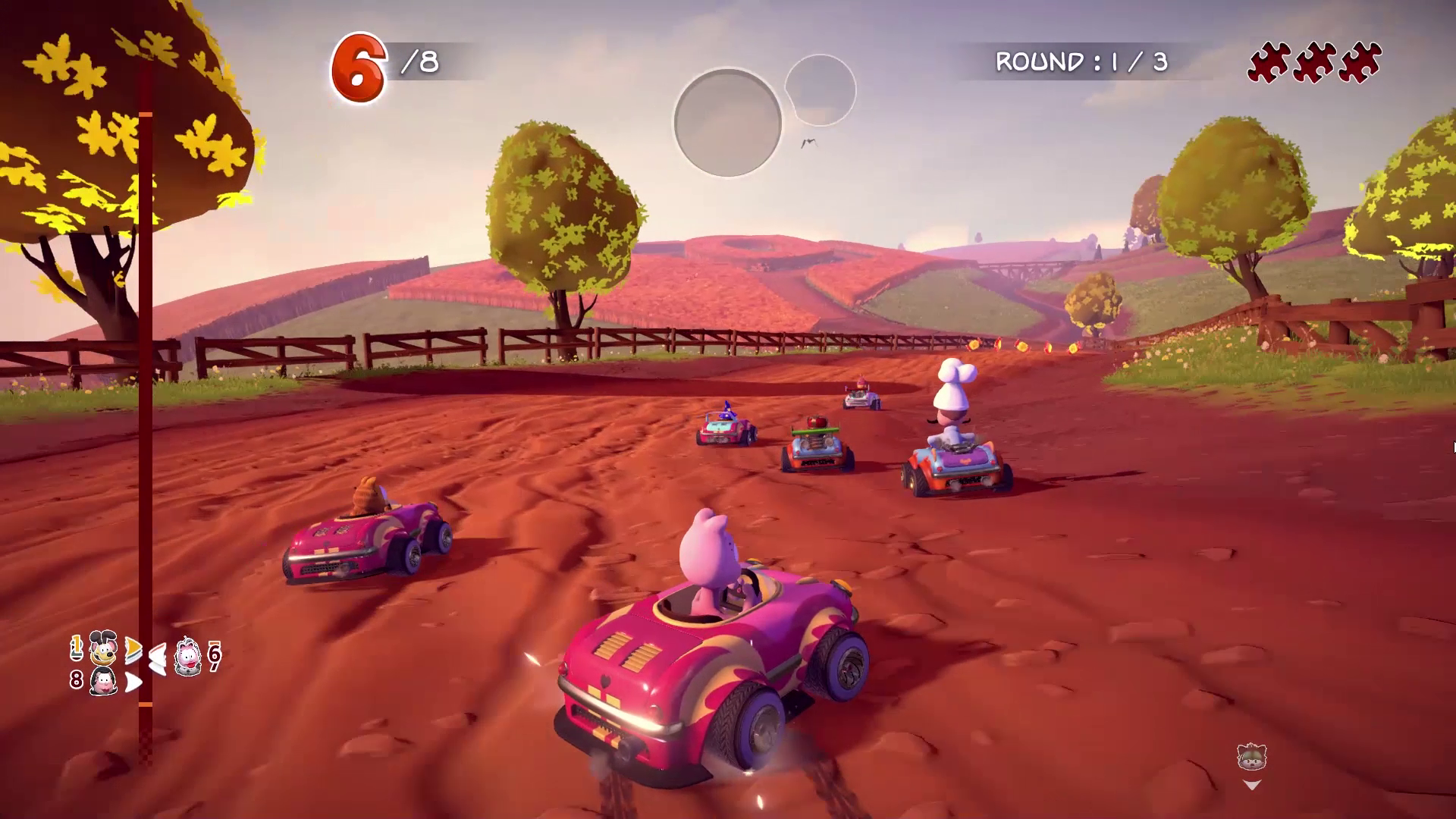1456x819 pixels.
Task: Click Odie's first-place racer marker
Action: (x=103, y=648)
